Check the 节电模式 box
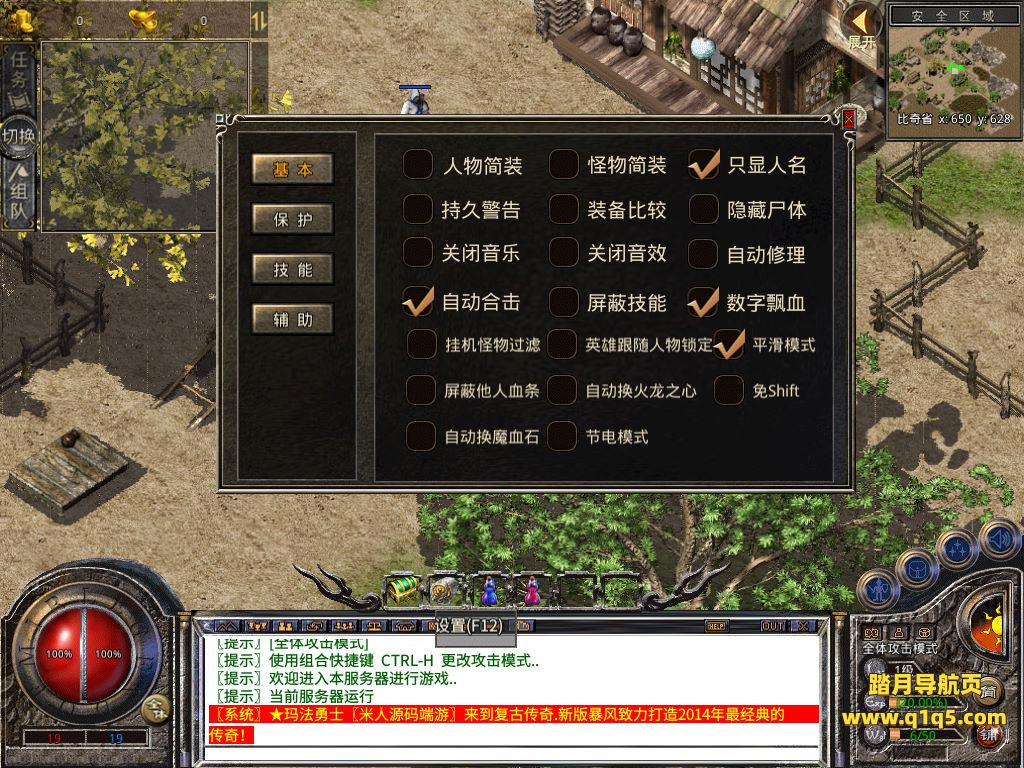Viewport: 1024px width, 768px height. [x=563, y=436]
